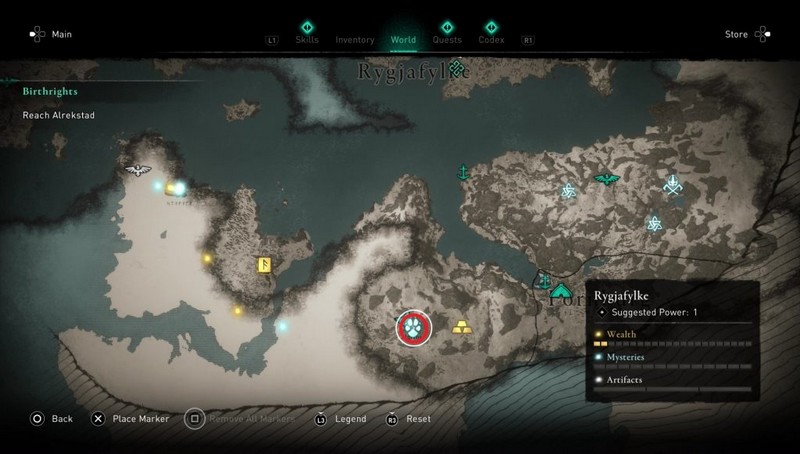This screenshot has width=800, height=454.
Task: Select the teal eagle viewpoint marker
Action: point(604,180)
